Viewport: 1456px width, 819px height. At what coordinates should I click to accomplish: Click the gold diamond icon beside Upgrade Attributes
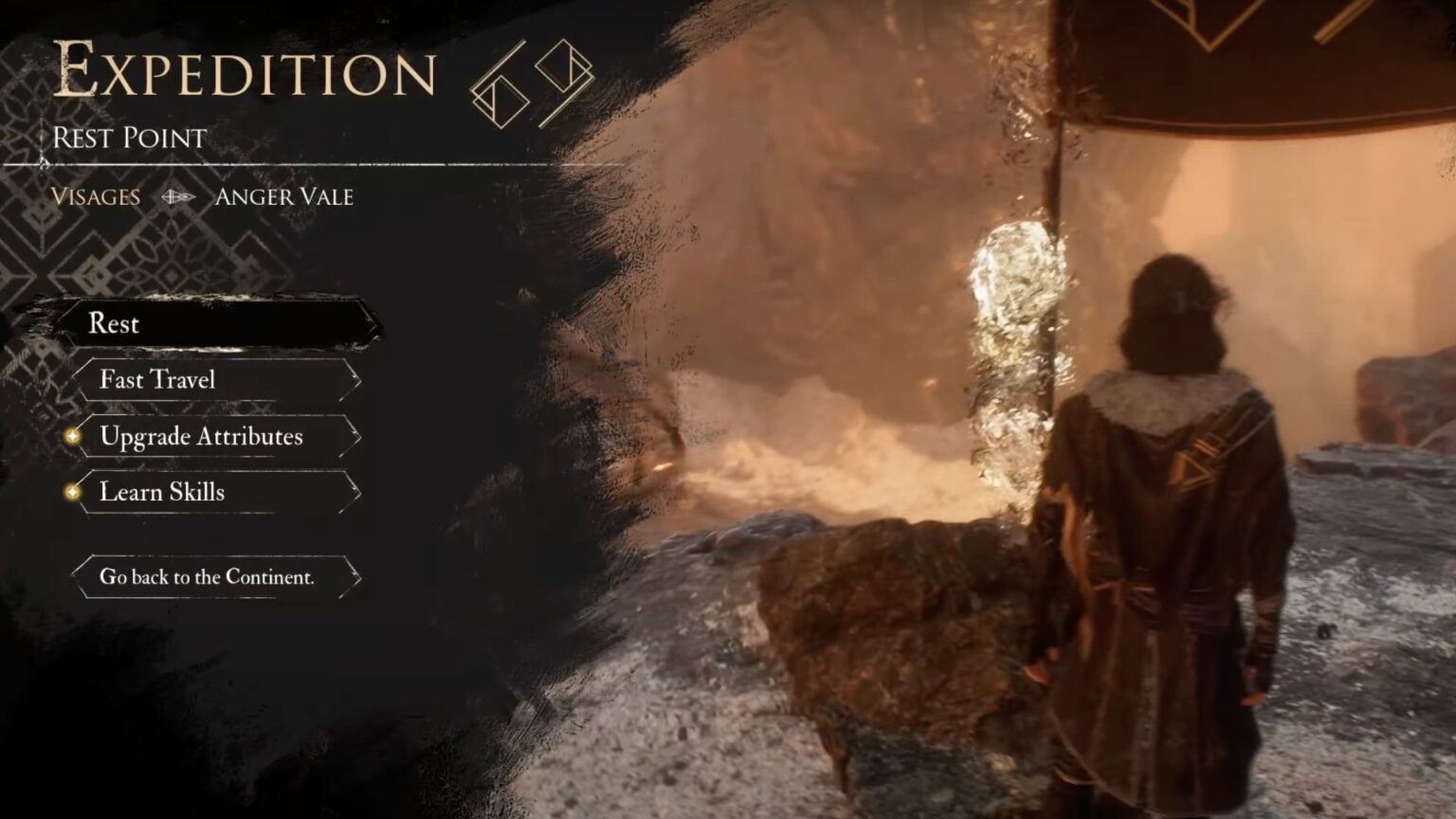tap(74, 437)
